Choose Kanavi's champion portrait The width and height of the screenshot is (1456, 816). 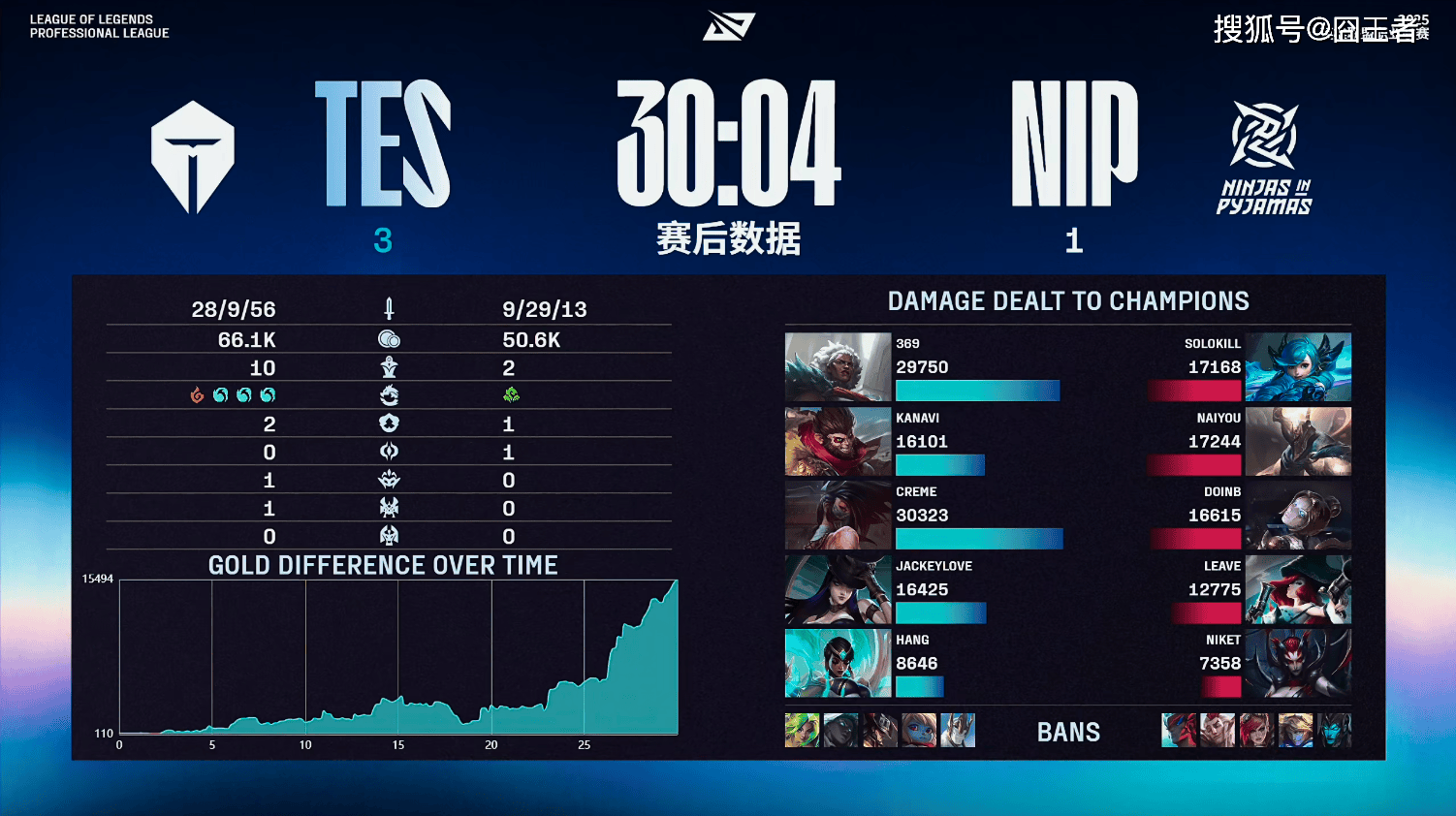[838, 442]
